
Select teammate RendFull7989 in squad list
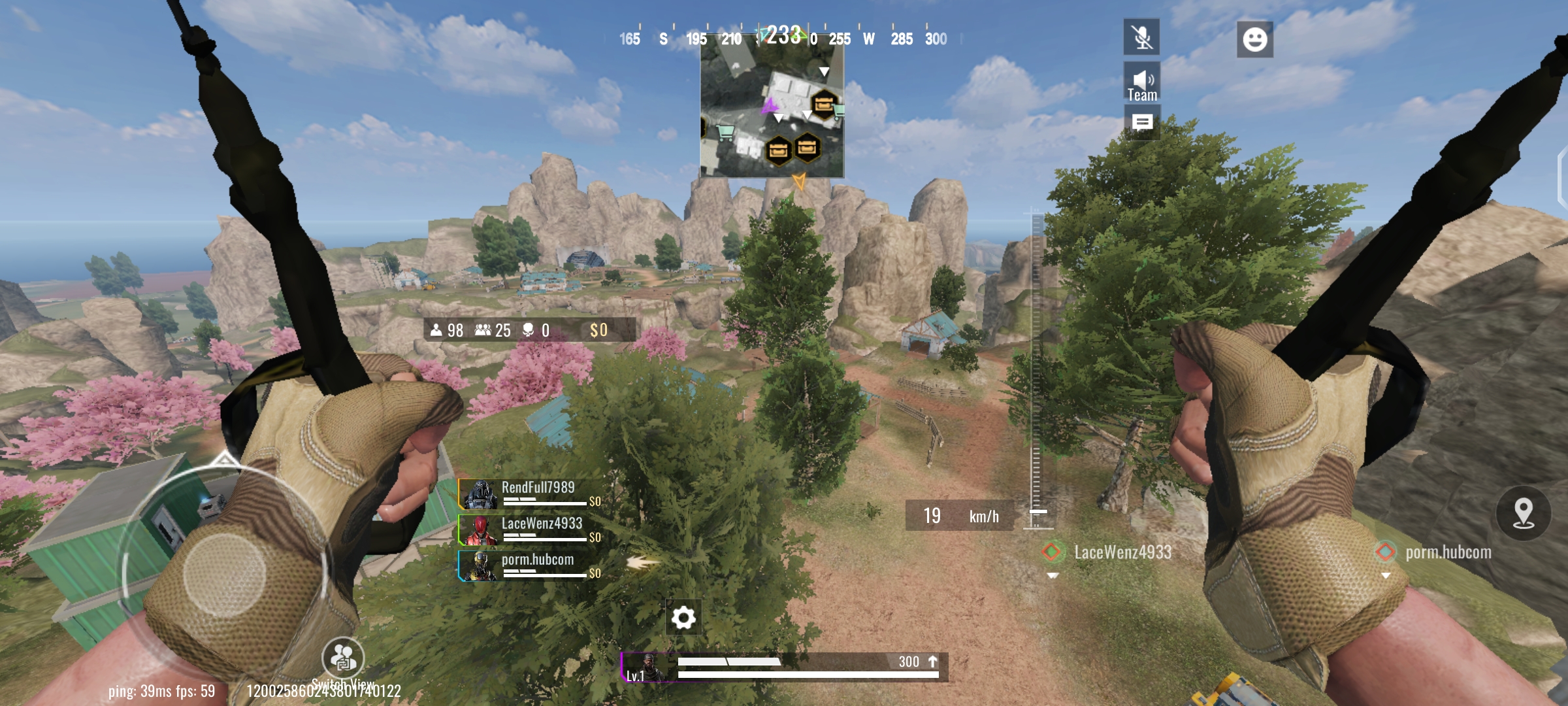coord(529,494)
